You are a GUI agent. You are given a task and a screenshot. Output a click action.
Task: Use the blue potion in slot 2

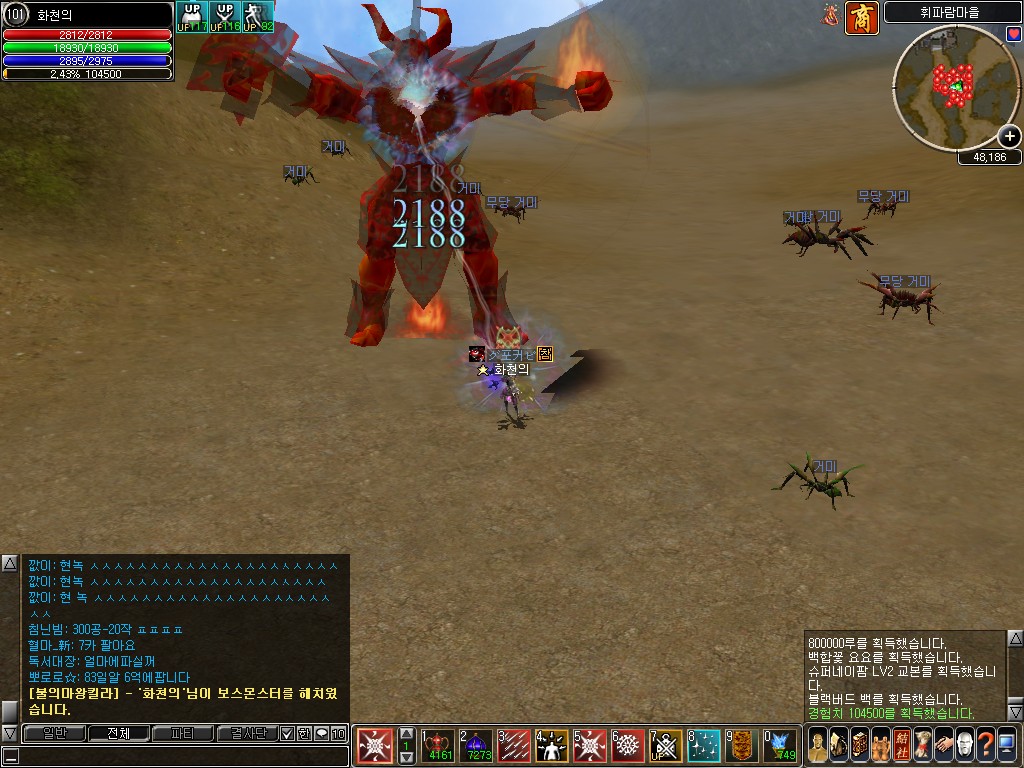tap(476, 746)
